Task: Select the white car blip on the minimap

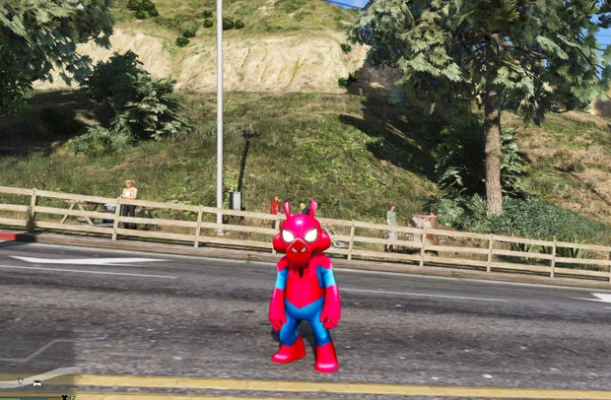Action: tap(37, 382)
